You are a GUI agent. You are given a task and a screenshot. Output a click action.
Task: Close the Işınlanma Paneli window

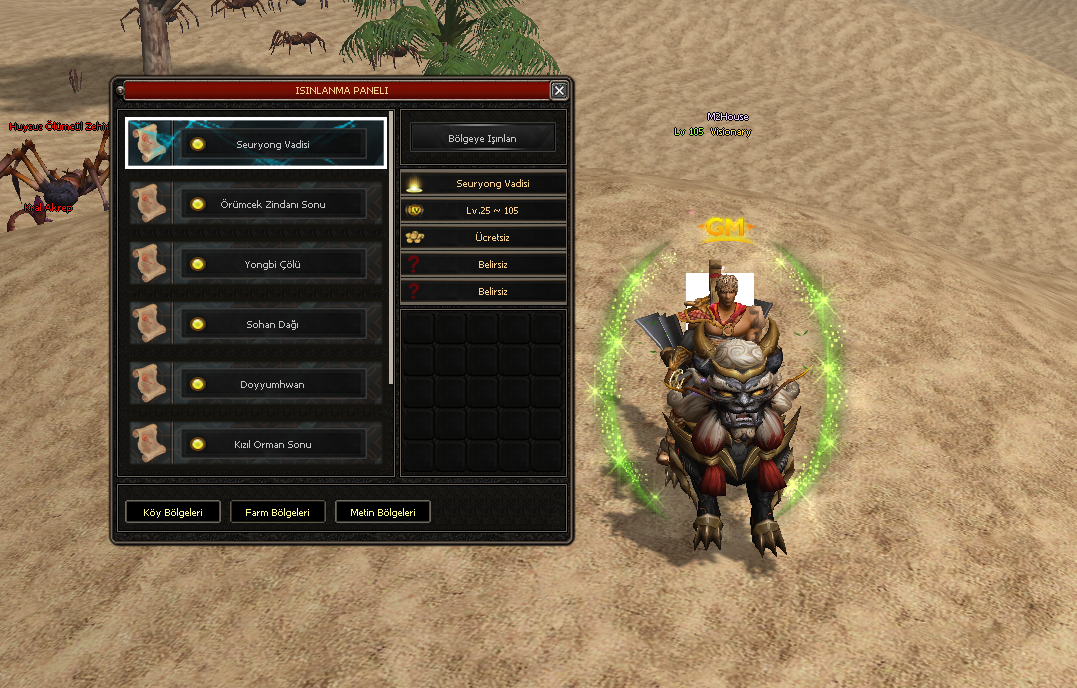pos(559,91)
